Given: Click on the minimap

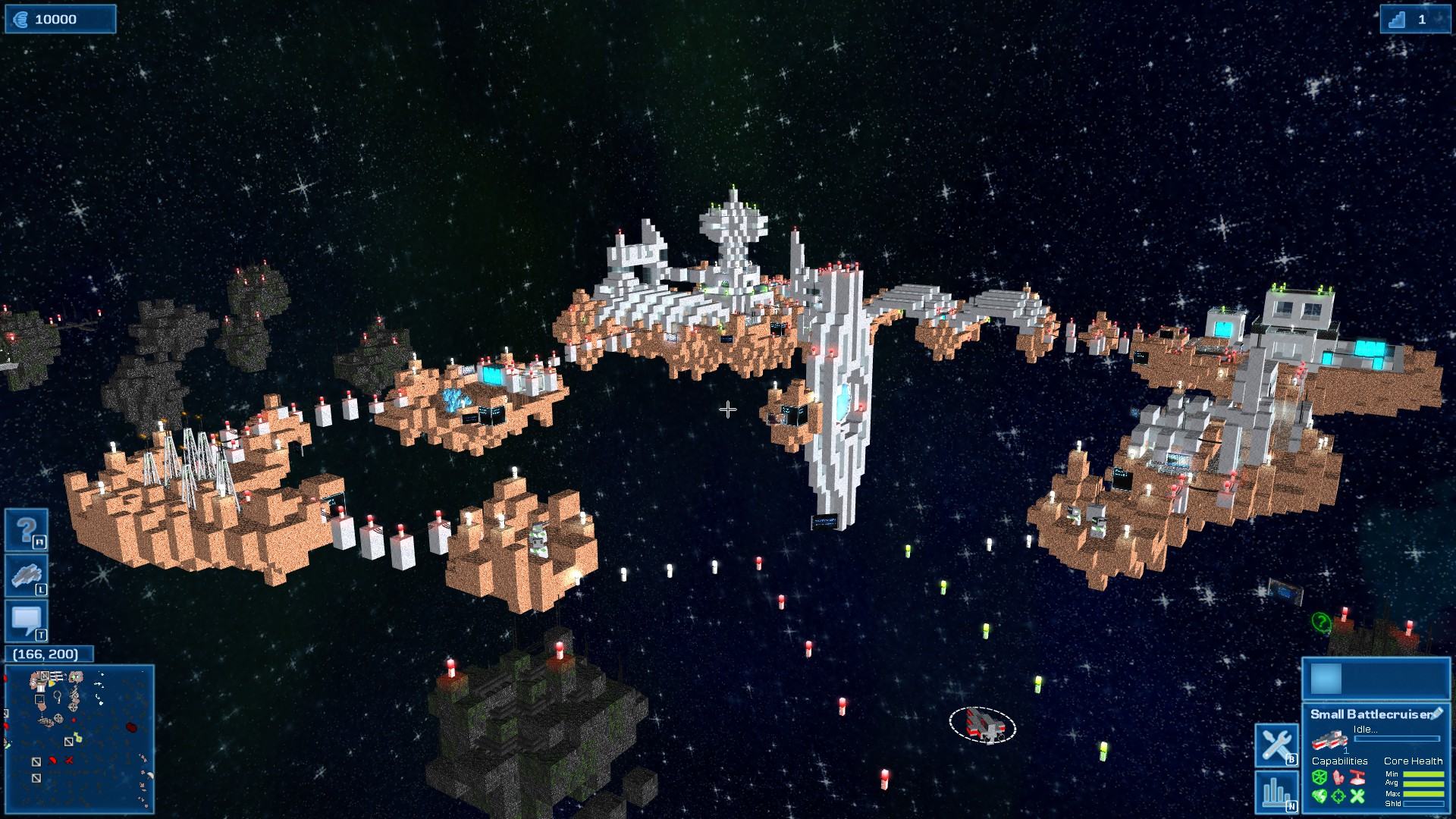Looking at the screenshot, I should click(80, 739).
